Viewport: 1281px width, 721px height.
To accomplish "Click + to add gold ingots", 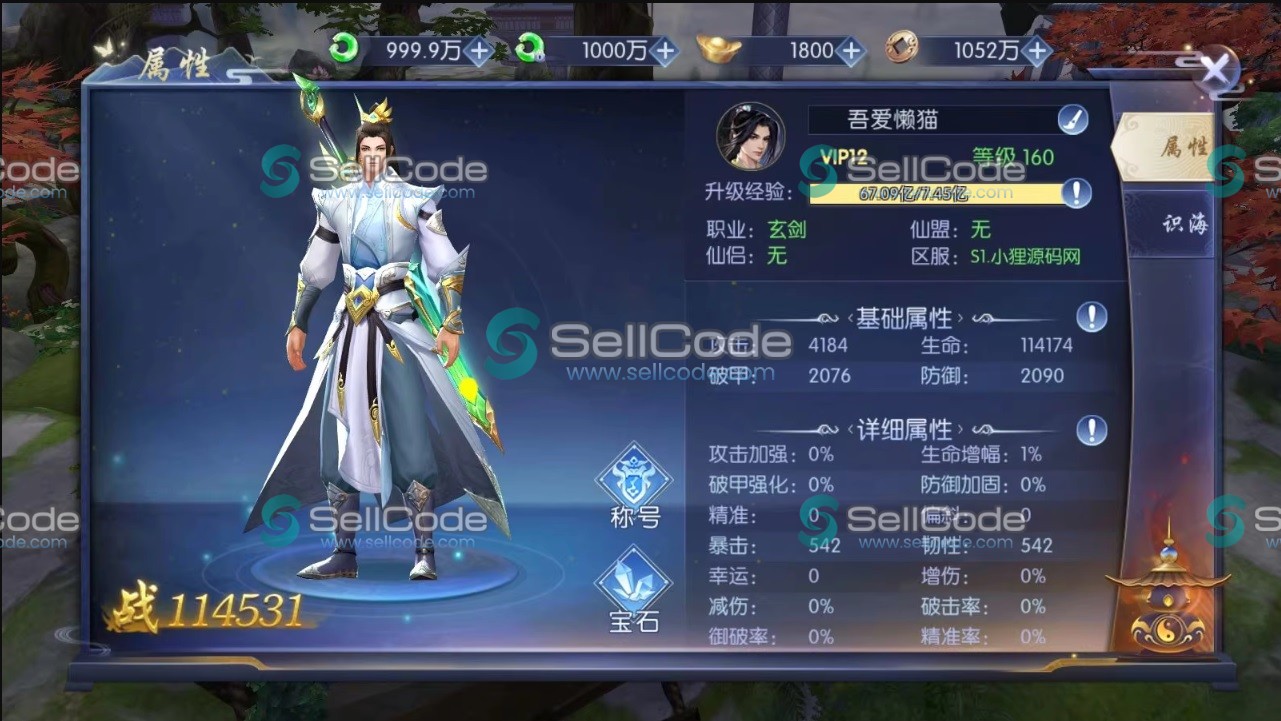I will click(x=849, y=46).
